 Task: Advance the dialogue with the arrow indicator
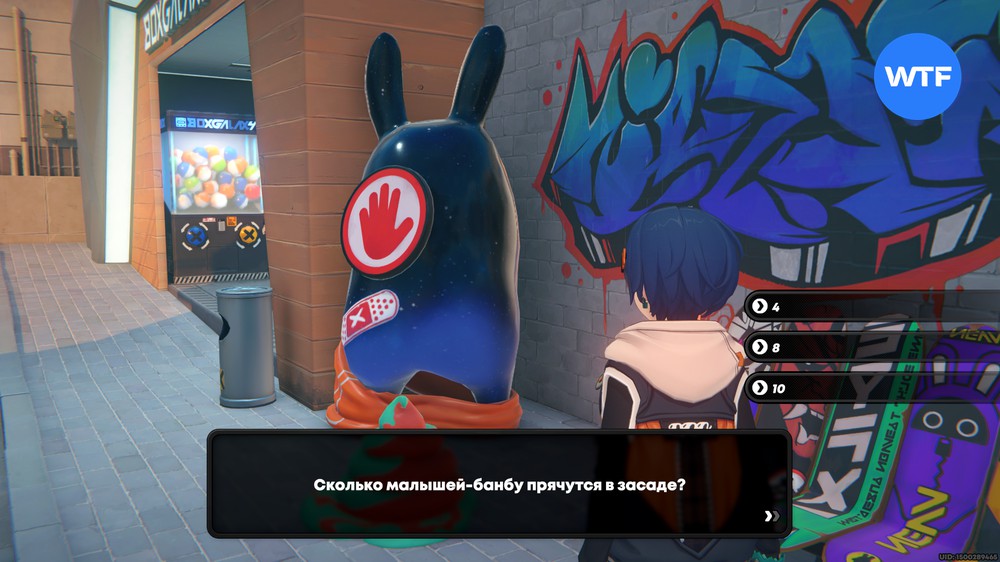770,516
